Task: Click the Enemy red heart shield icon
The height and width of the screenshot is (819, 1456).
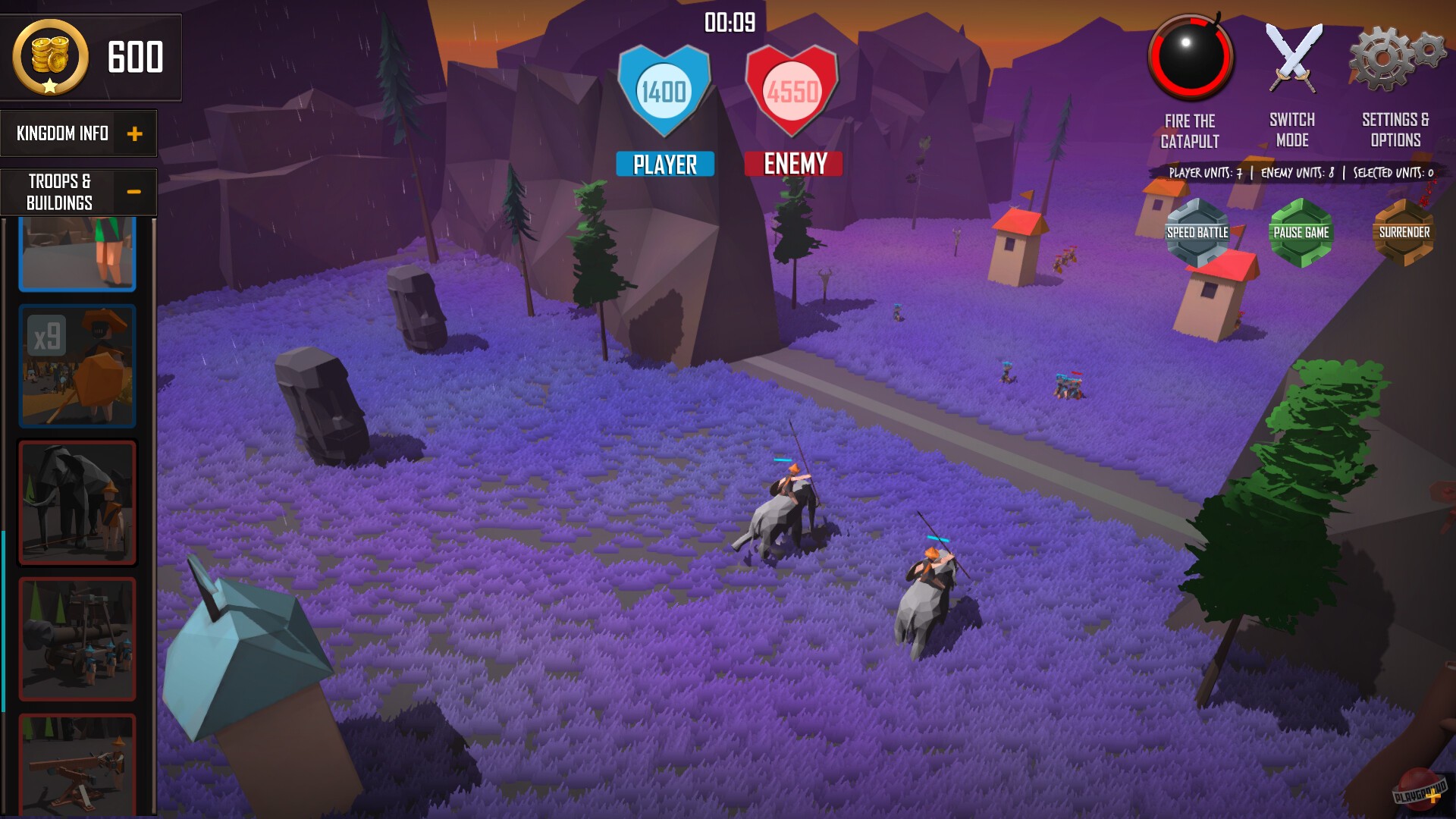Action: [792, 89]
